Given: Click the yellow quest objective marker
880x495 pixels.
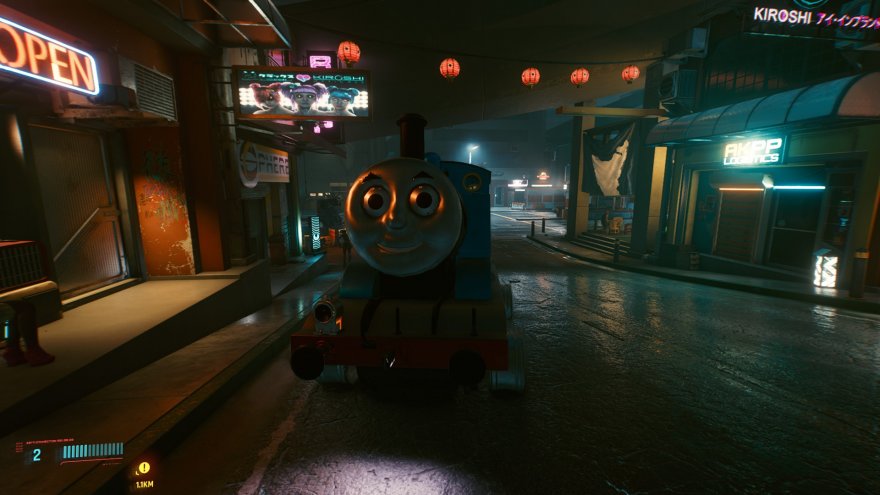Looking at the screenshot, I should click(x=144, y=468).
